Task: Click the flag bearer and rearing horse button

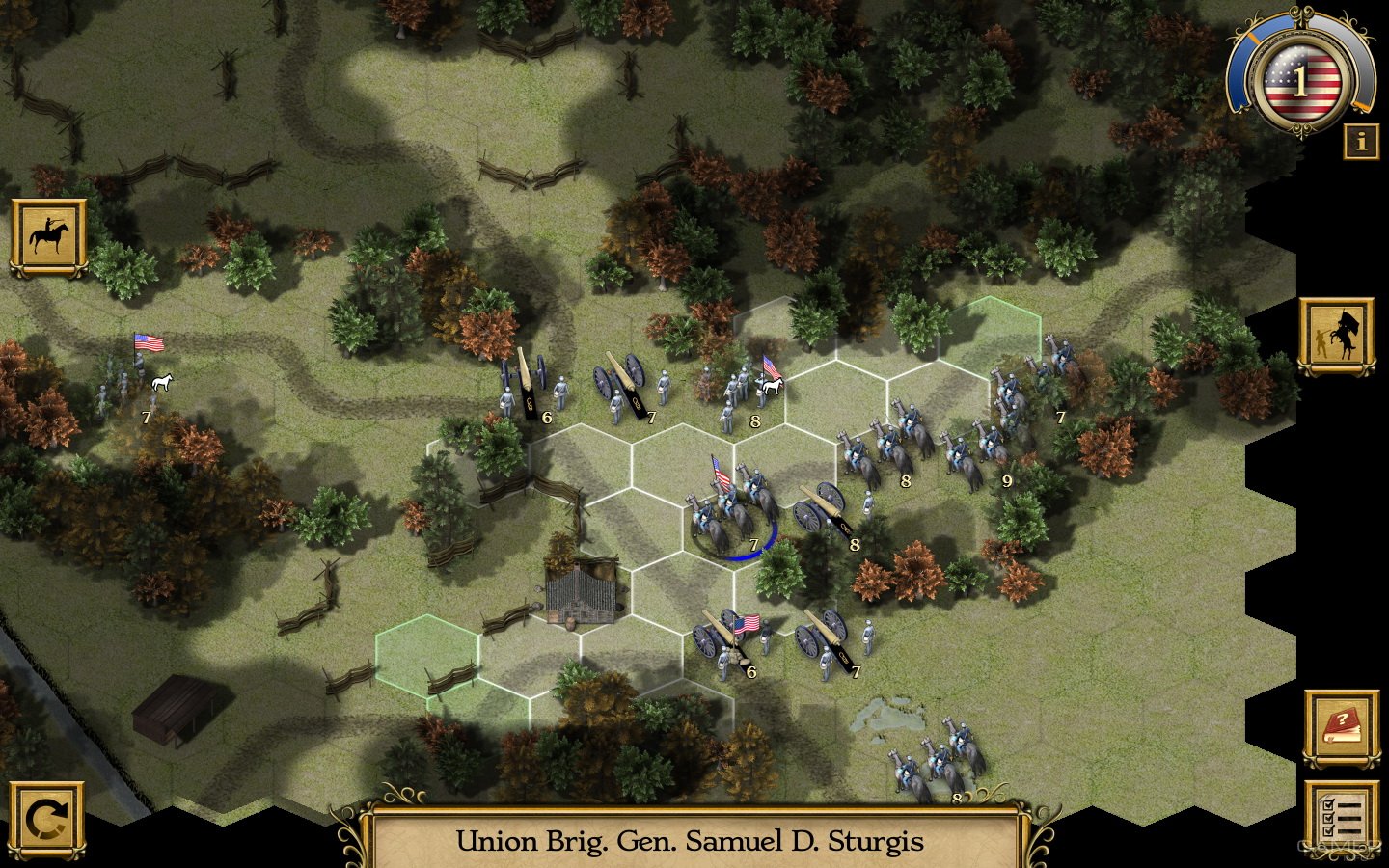Action: (x=1335, y=336)
